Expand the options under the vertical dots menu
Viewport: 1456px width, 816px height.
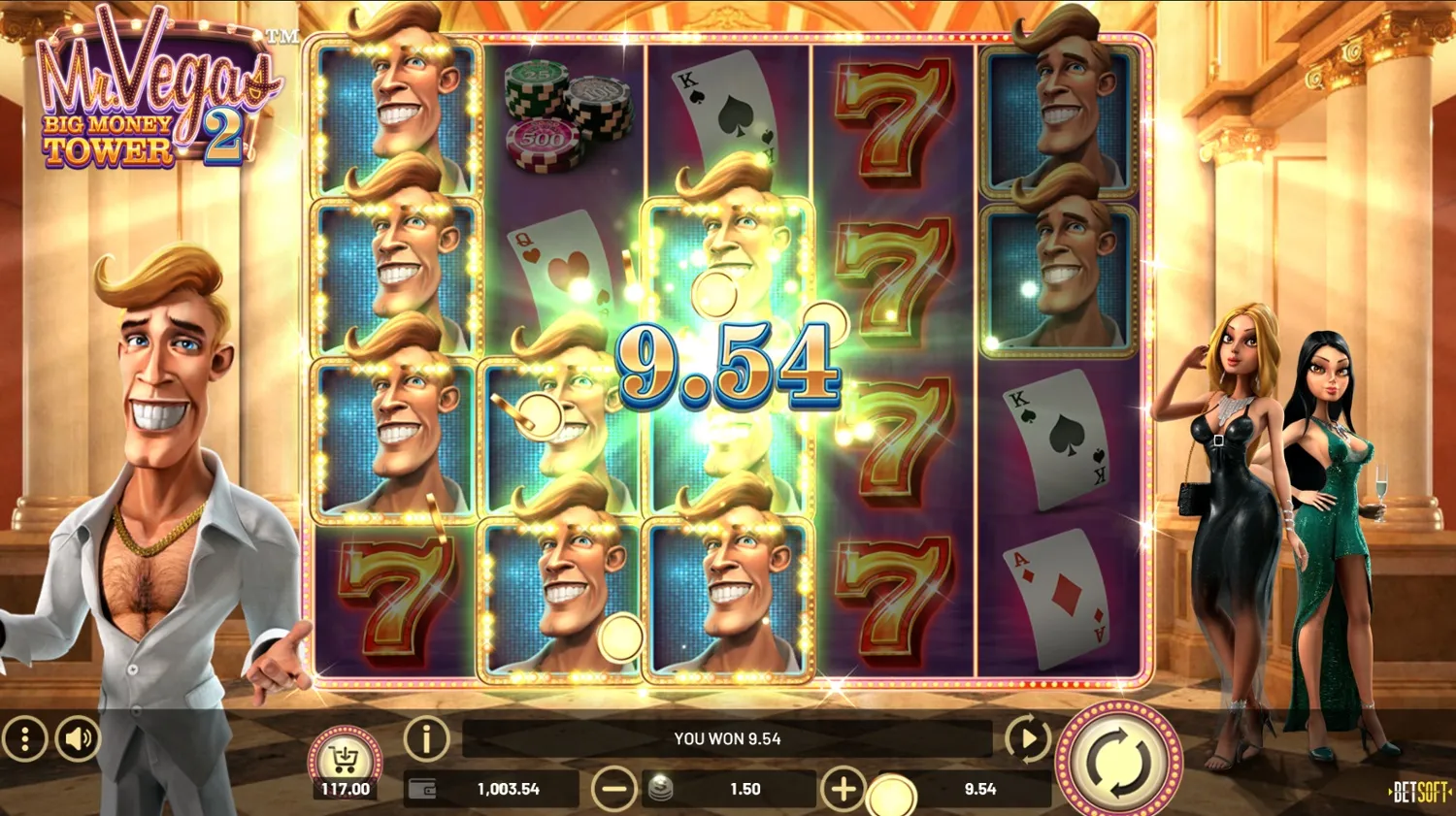coord(26,738)
